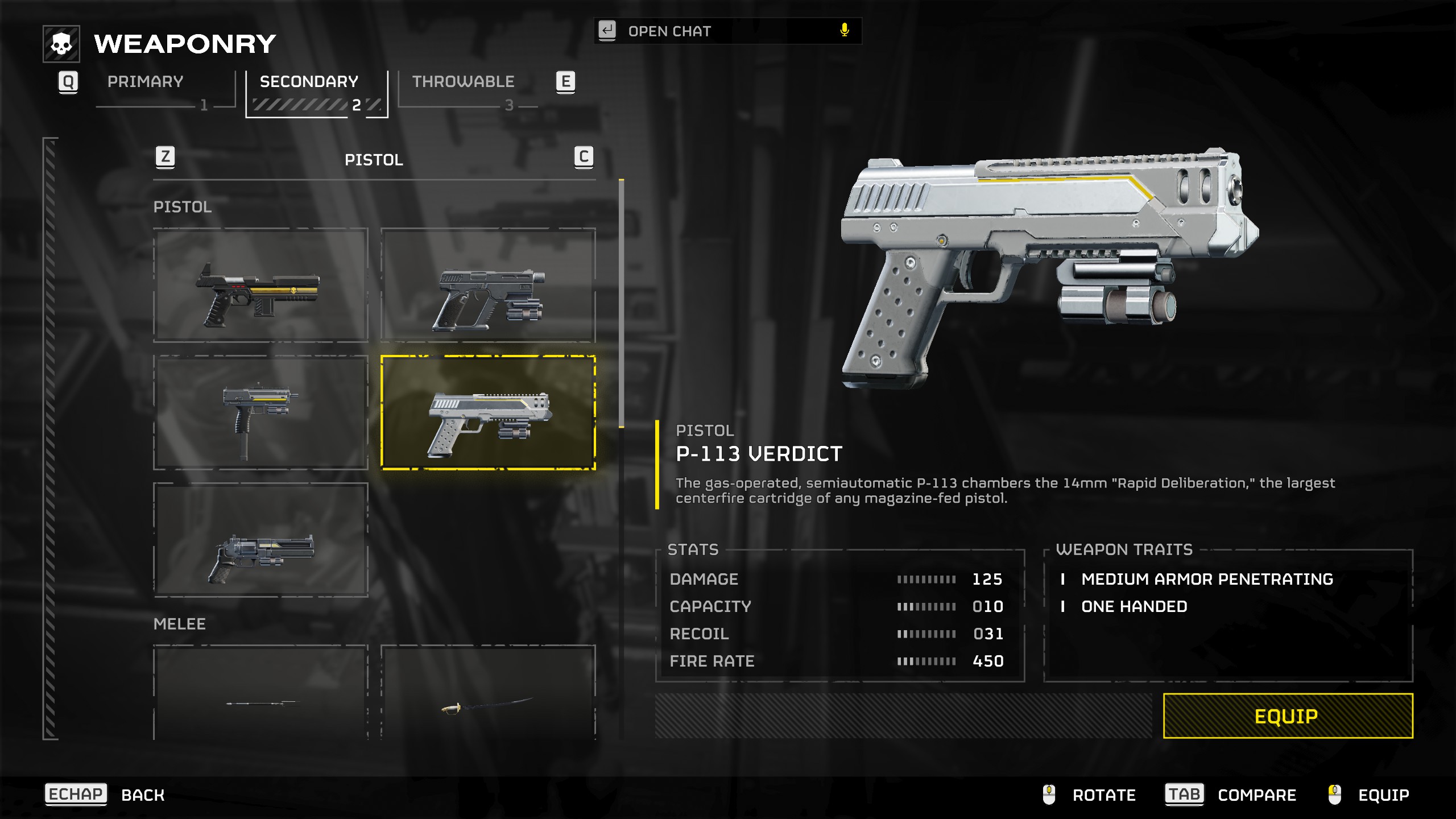Select the silver P-113 Verdict slot

pyautogui.click(x=488, y=413)
